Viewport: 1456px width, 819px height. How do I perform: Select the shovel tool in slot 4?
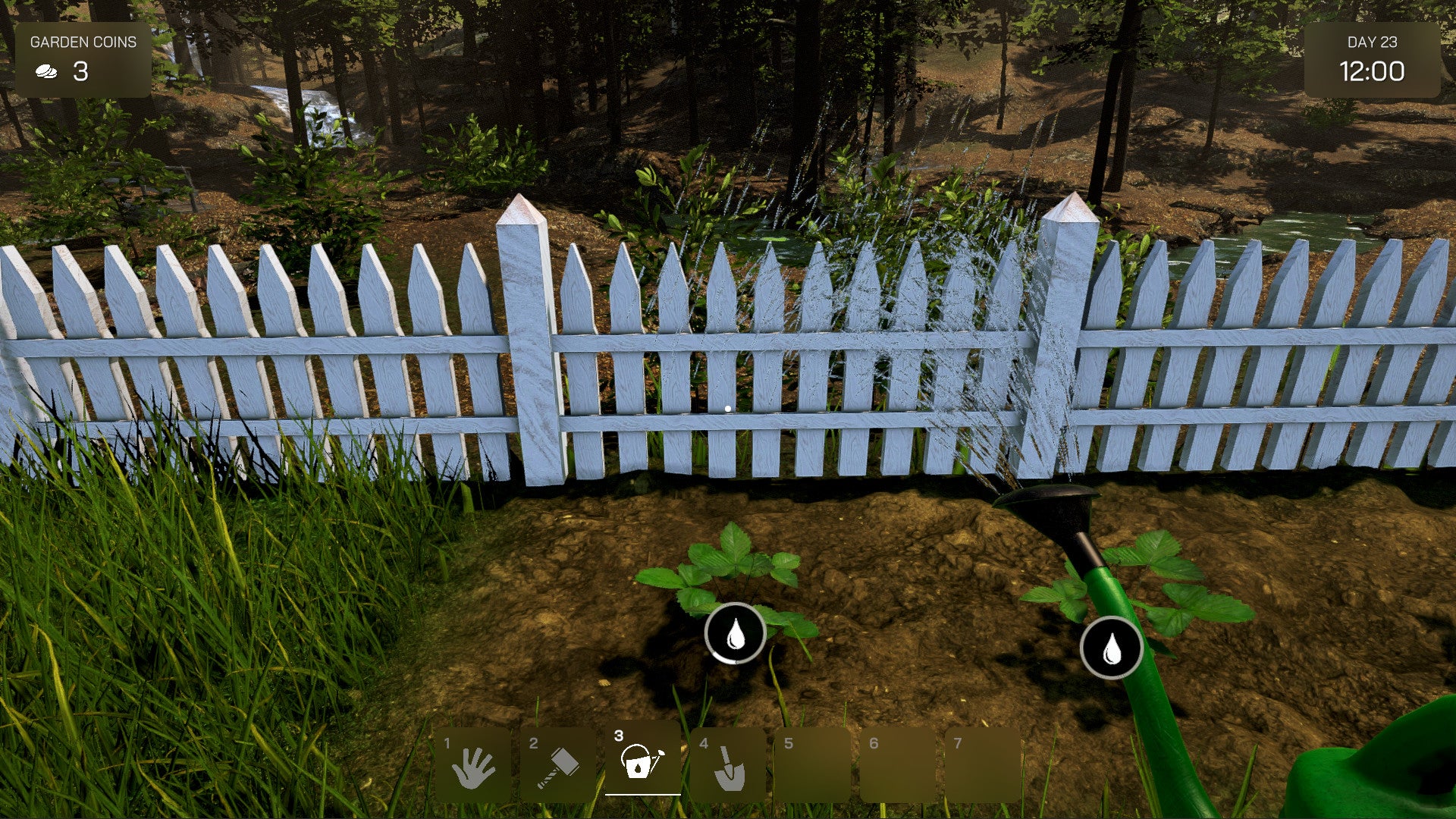[728, 762]
